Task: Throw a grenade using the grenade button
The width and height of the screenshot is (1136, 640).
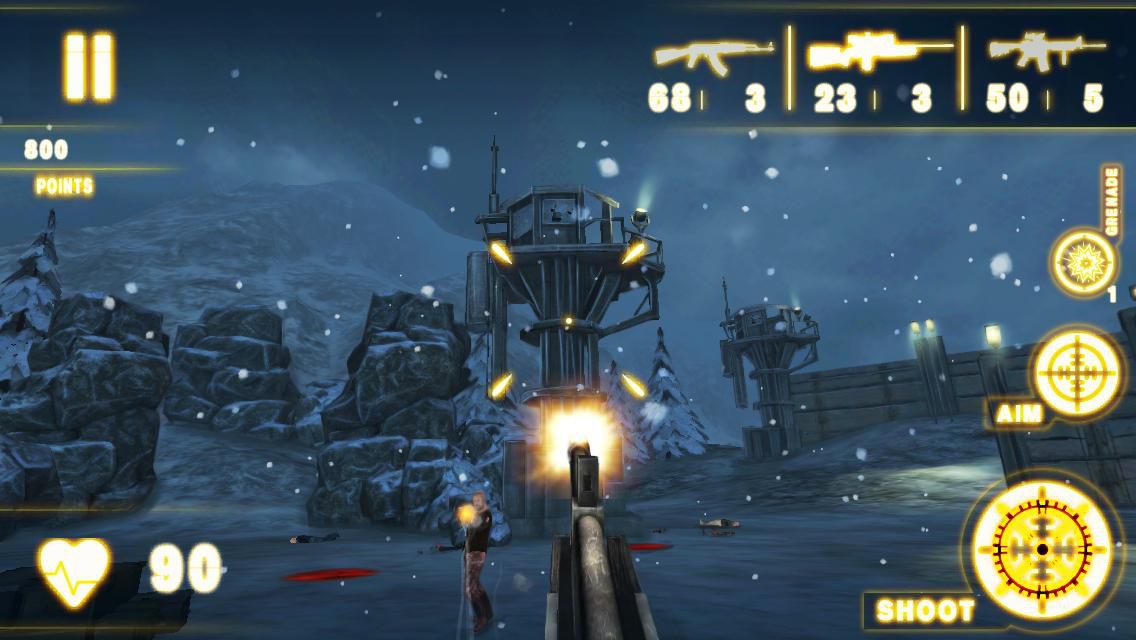Action: click(1083, 261)
